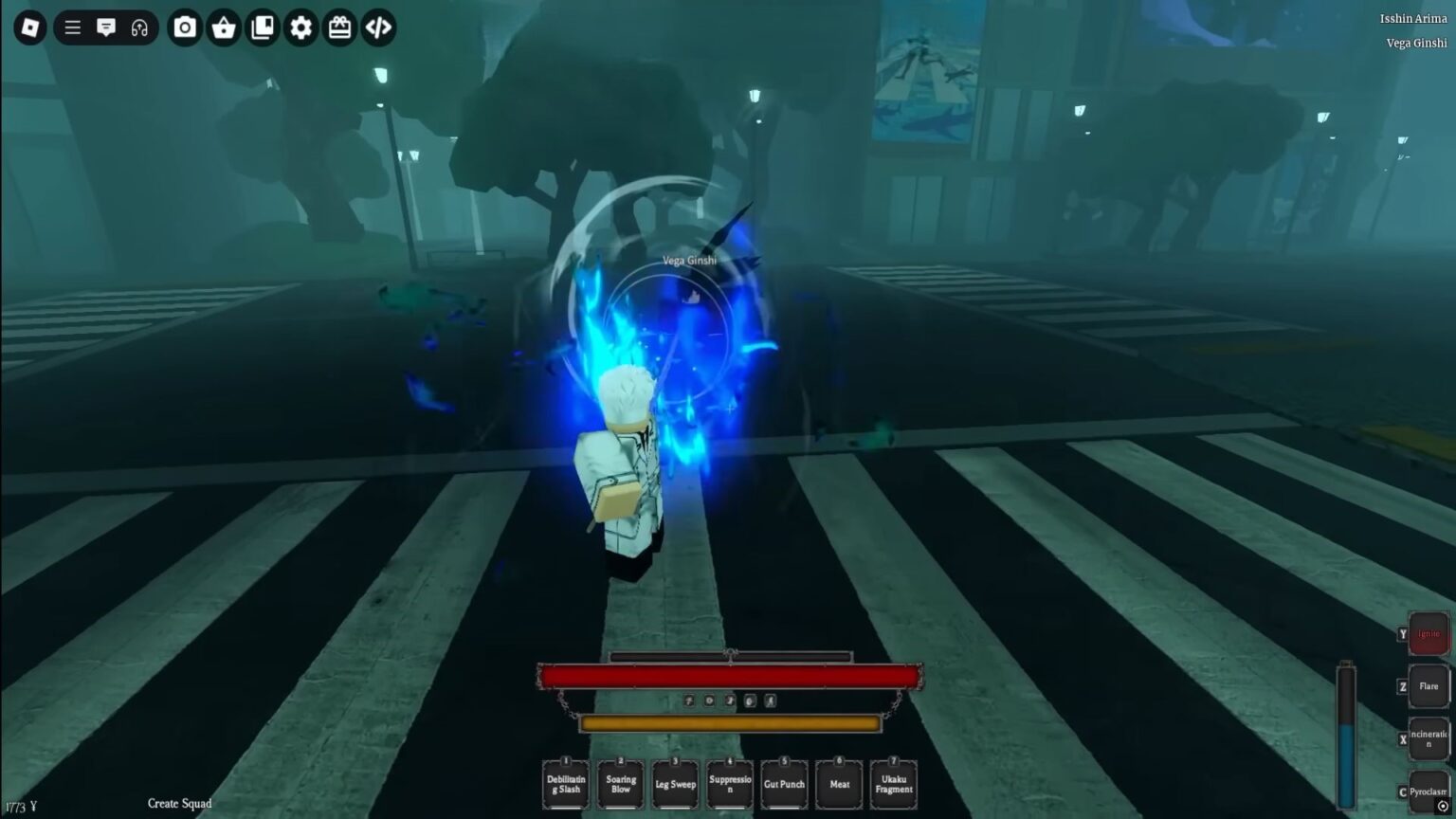The width and height of the screenshot is (1456, 819).
Task: Select the Ukaku Fragment hotbar slot
Action: click(893, 784)
